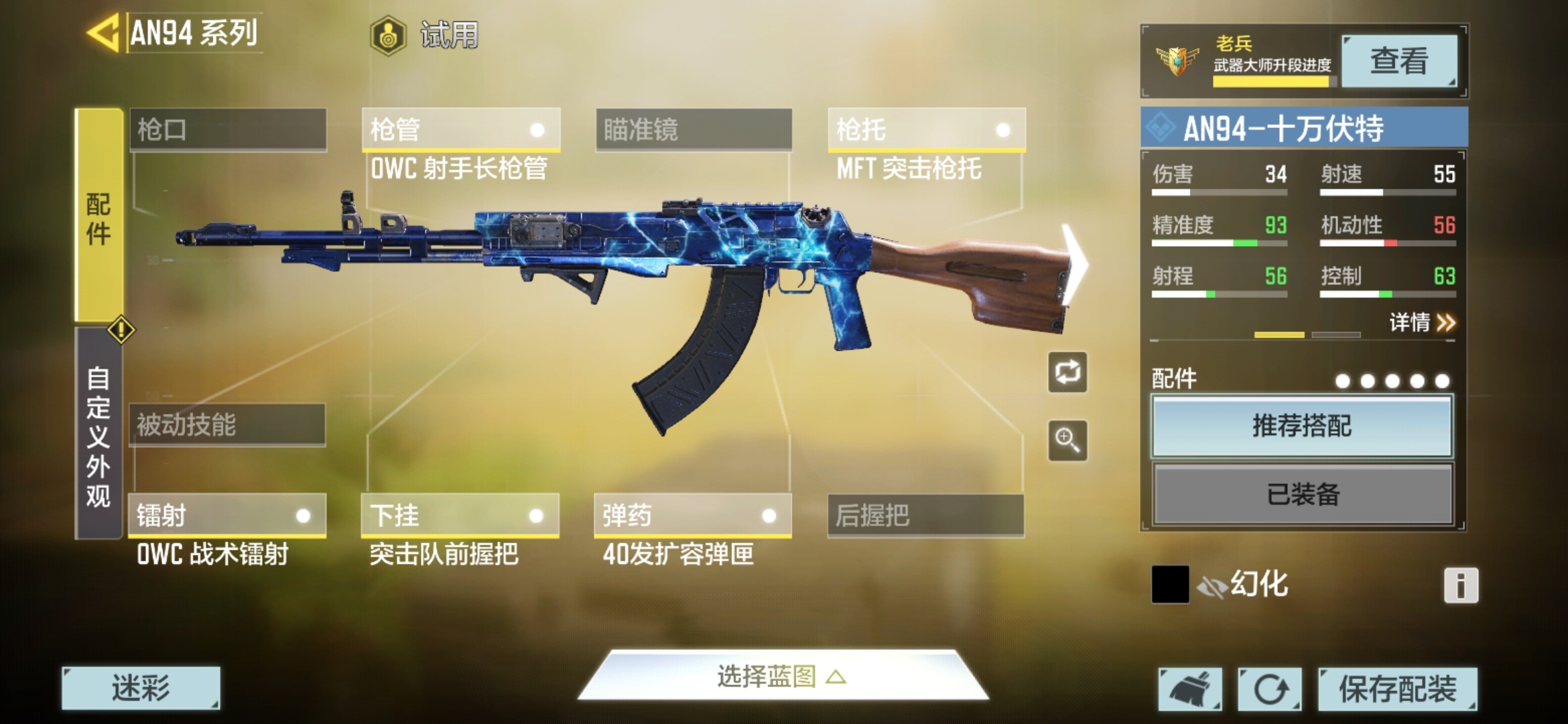
Task: Save loadout with 保存配装
Action: [x=1397, y=688]
